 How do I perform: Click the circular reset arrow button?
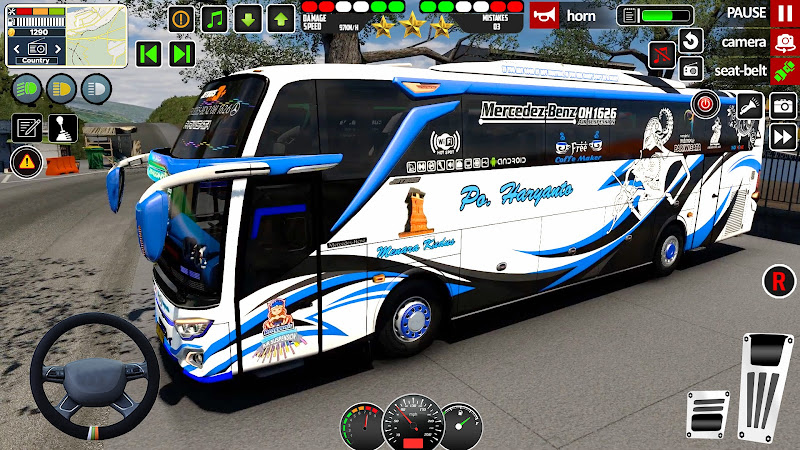click(691, 41)
